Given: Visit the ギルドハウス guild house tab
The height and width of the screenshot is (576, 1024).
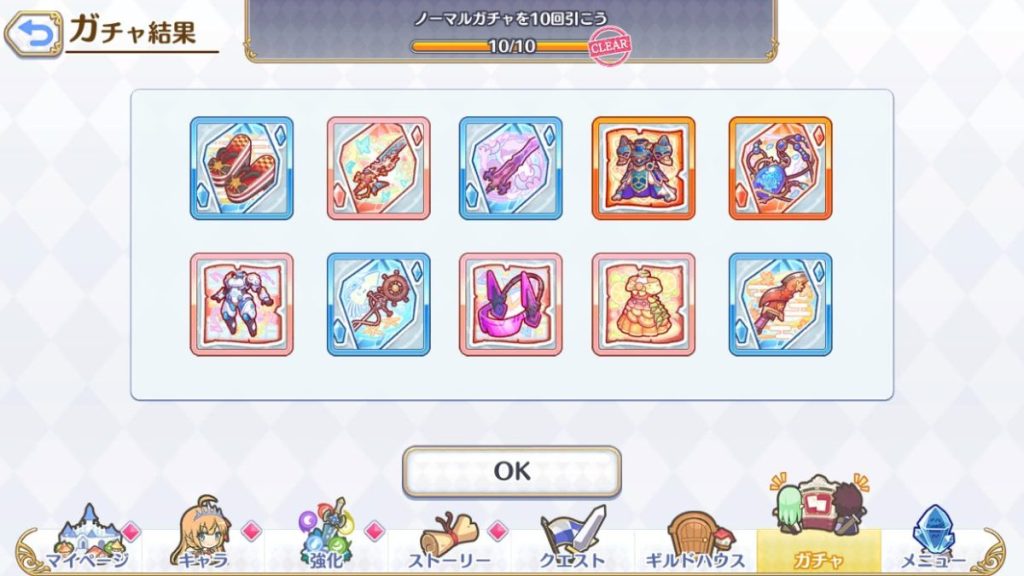Looking at the screenshot, I should point(695,539).
